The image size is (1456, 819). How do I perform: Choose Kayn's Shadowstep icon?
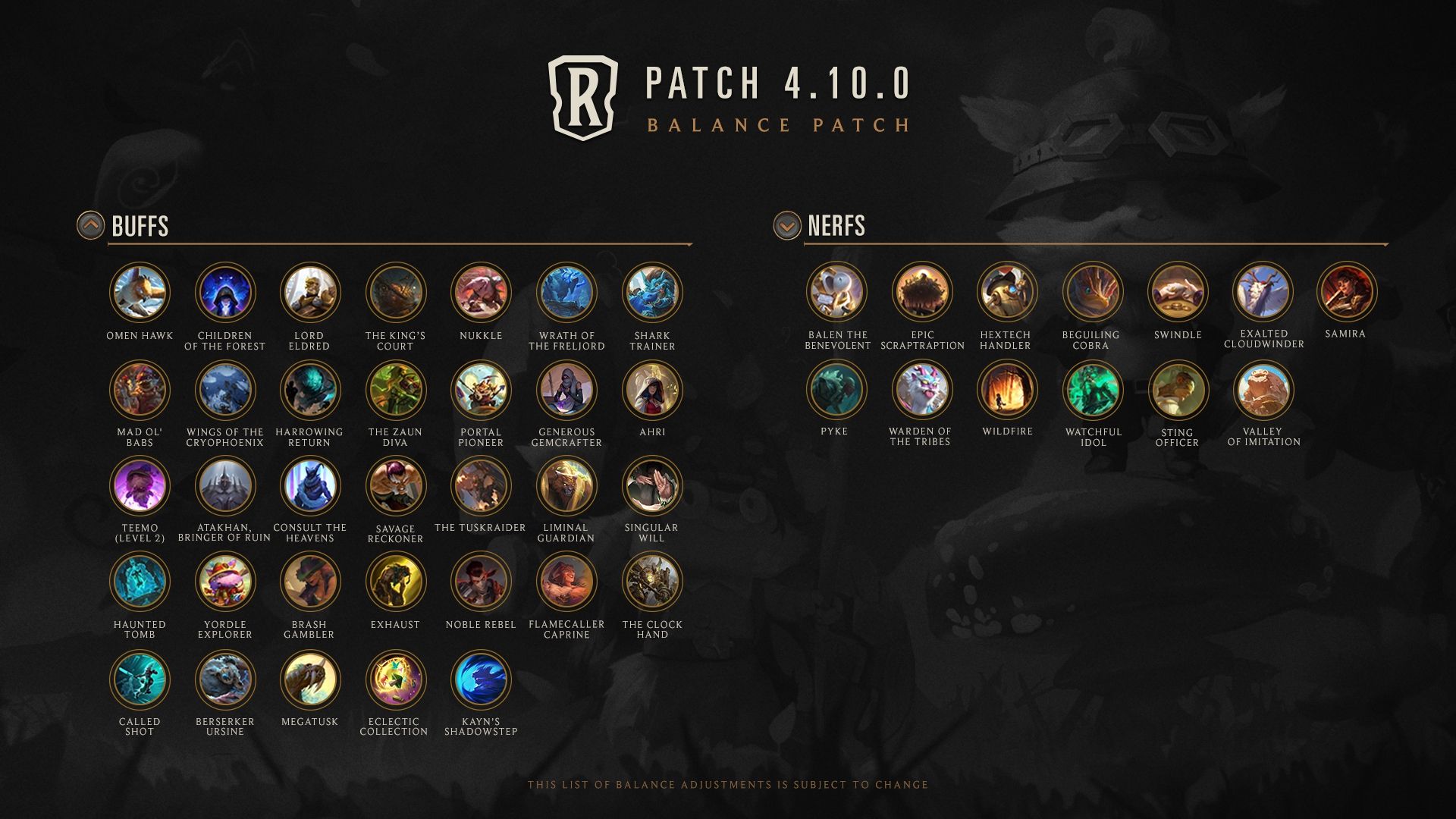[x=481, y=679]
